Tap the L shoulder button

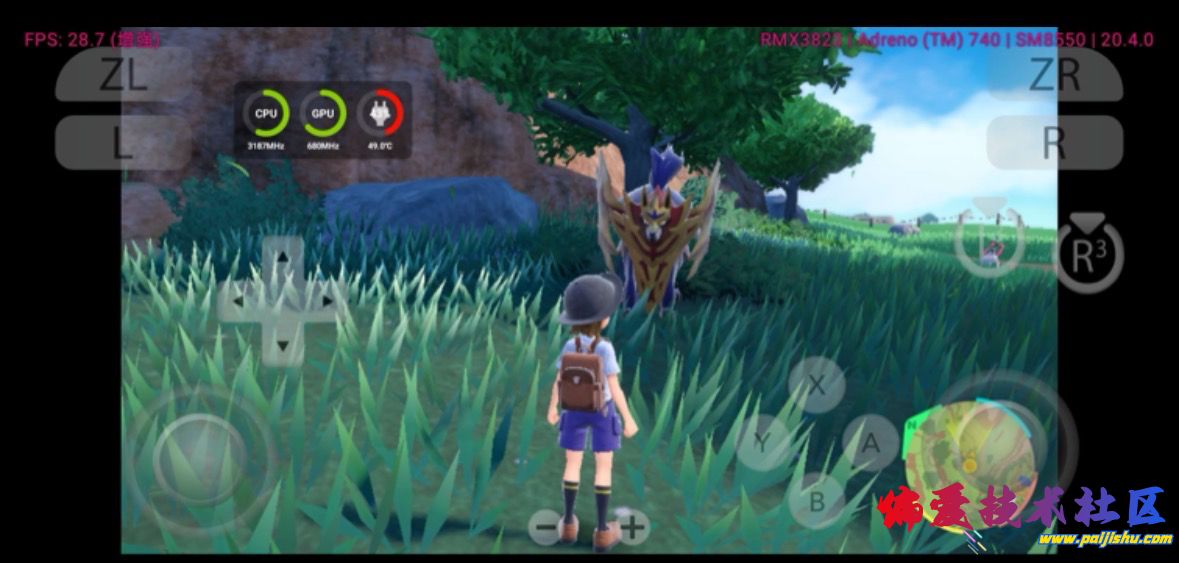pyautogui.click(x=122, y=143)
